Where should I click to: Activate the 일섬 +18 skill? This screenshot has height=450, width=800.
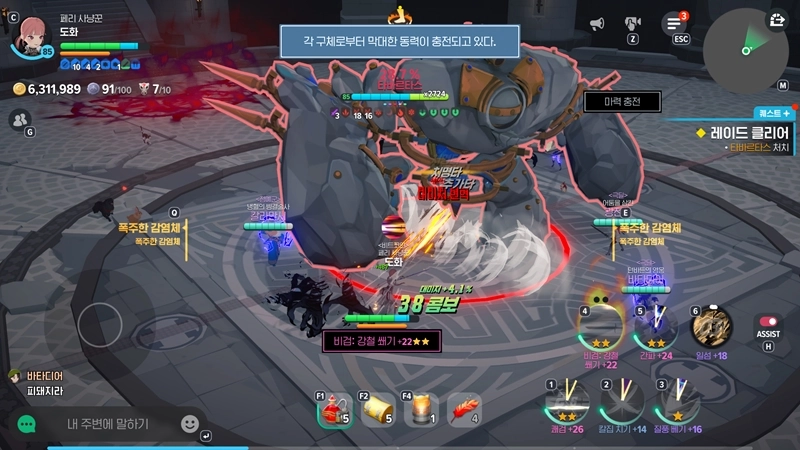coord(712,326)
